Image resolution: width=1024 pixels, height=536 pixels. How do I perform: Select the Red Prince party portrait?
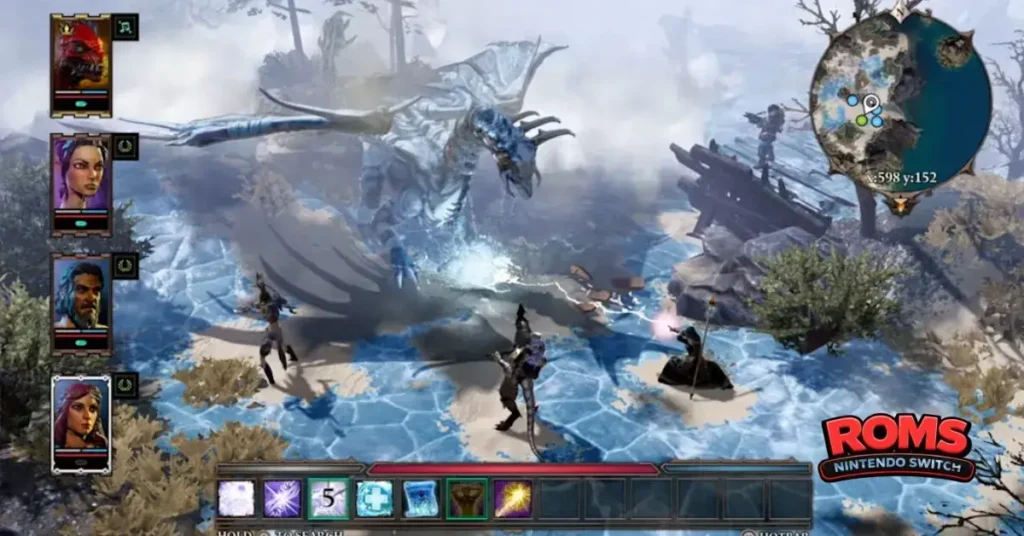point(81,60)
